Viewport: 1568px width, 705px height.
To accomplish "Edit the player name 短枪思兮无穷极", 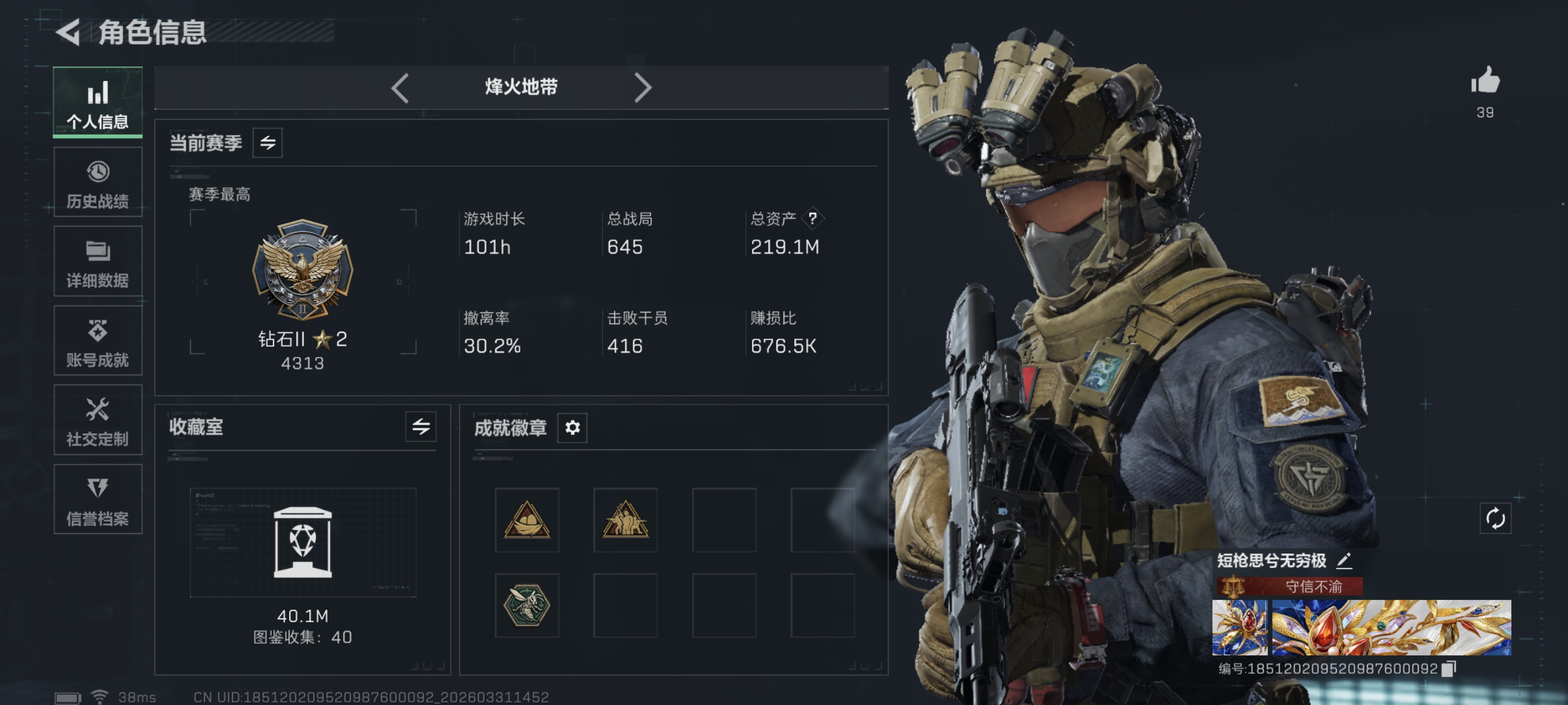I will click(1344, 560).
